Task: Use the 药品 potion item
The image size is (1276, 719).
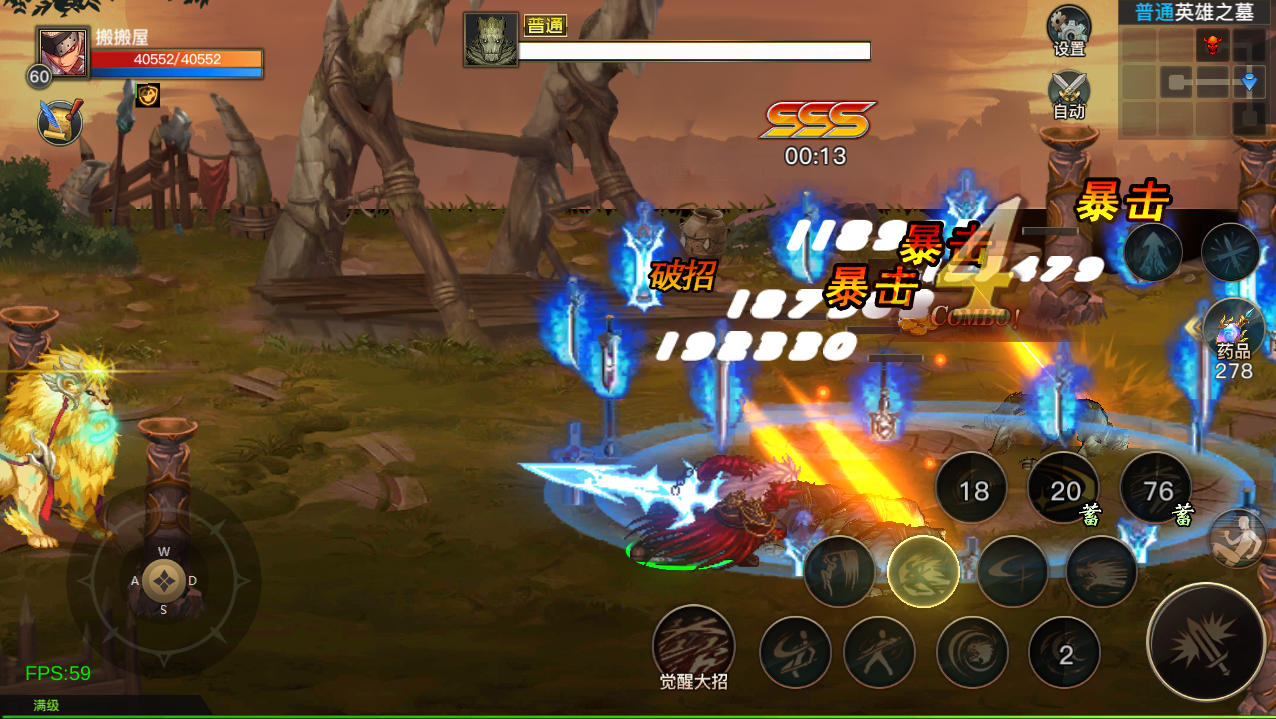Action: [x=1234, y=330]
